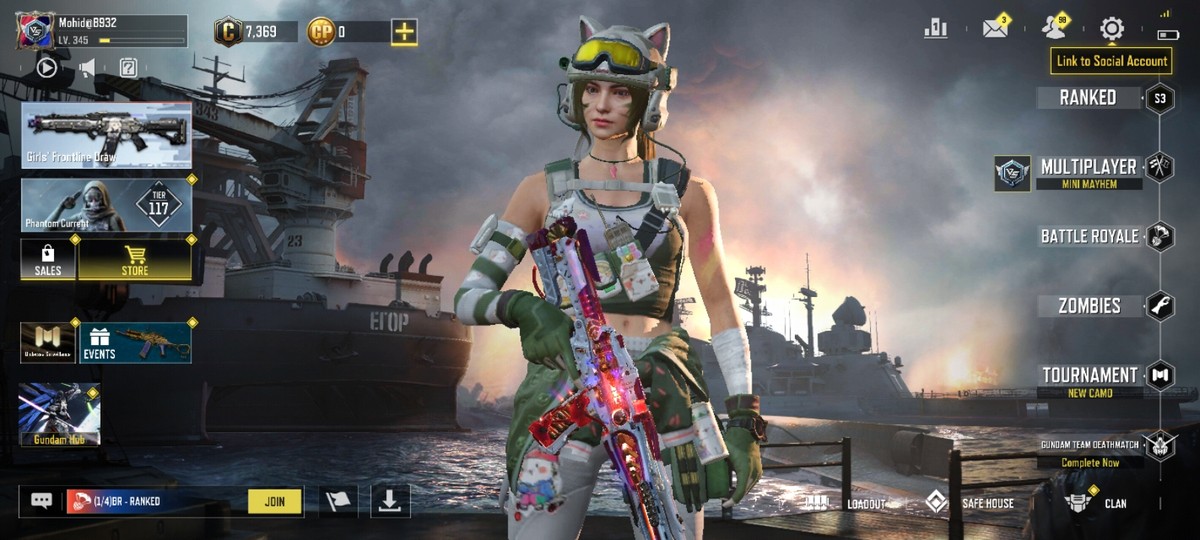Choose the Multiplayer Mini Mayhem mode
The image size is (1200, 540).
tap(1088, 172)
